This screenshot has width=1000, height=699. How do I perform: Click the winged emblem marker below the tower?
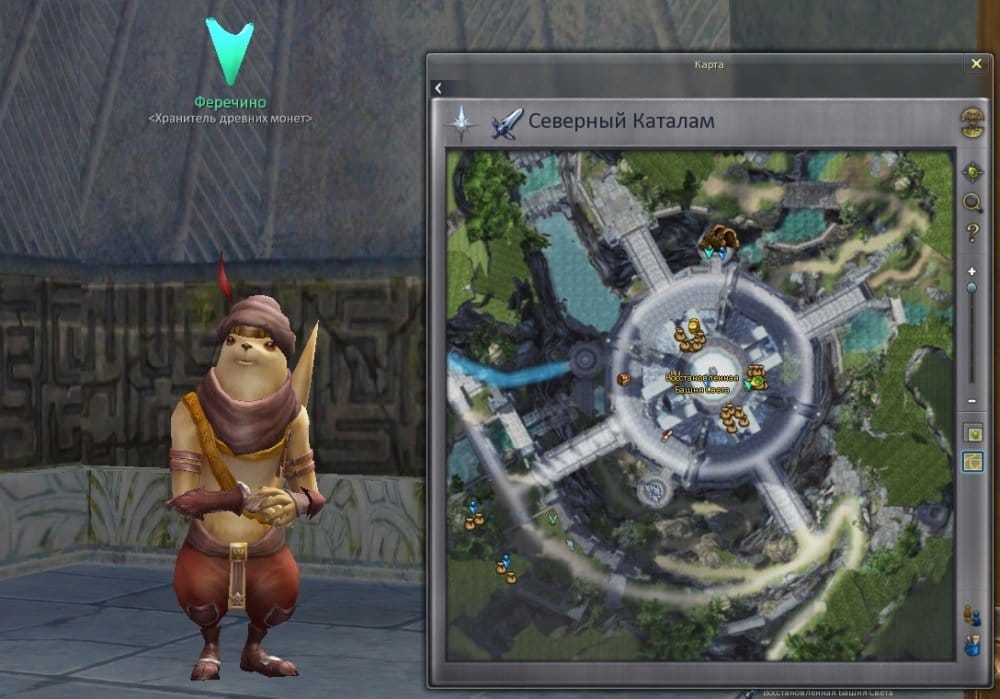[x=655, y=490]
